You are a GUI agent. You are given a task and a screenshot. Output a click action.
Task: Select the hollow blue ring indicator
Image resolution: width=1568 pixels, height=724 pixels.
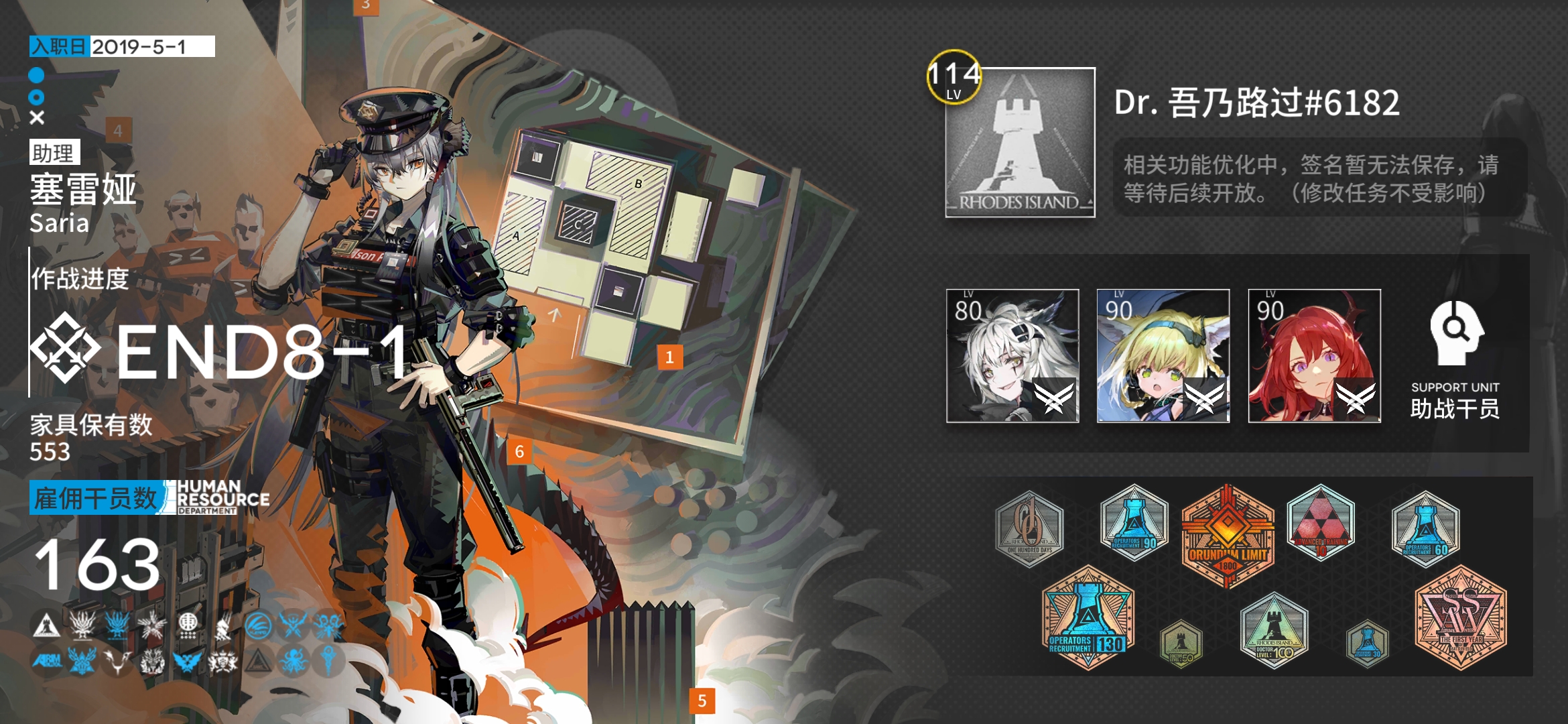tap(36, 97)
